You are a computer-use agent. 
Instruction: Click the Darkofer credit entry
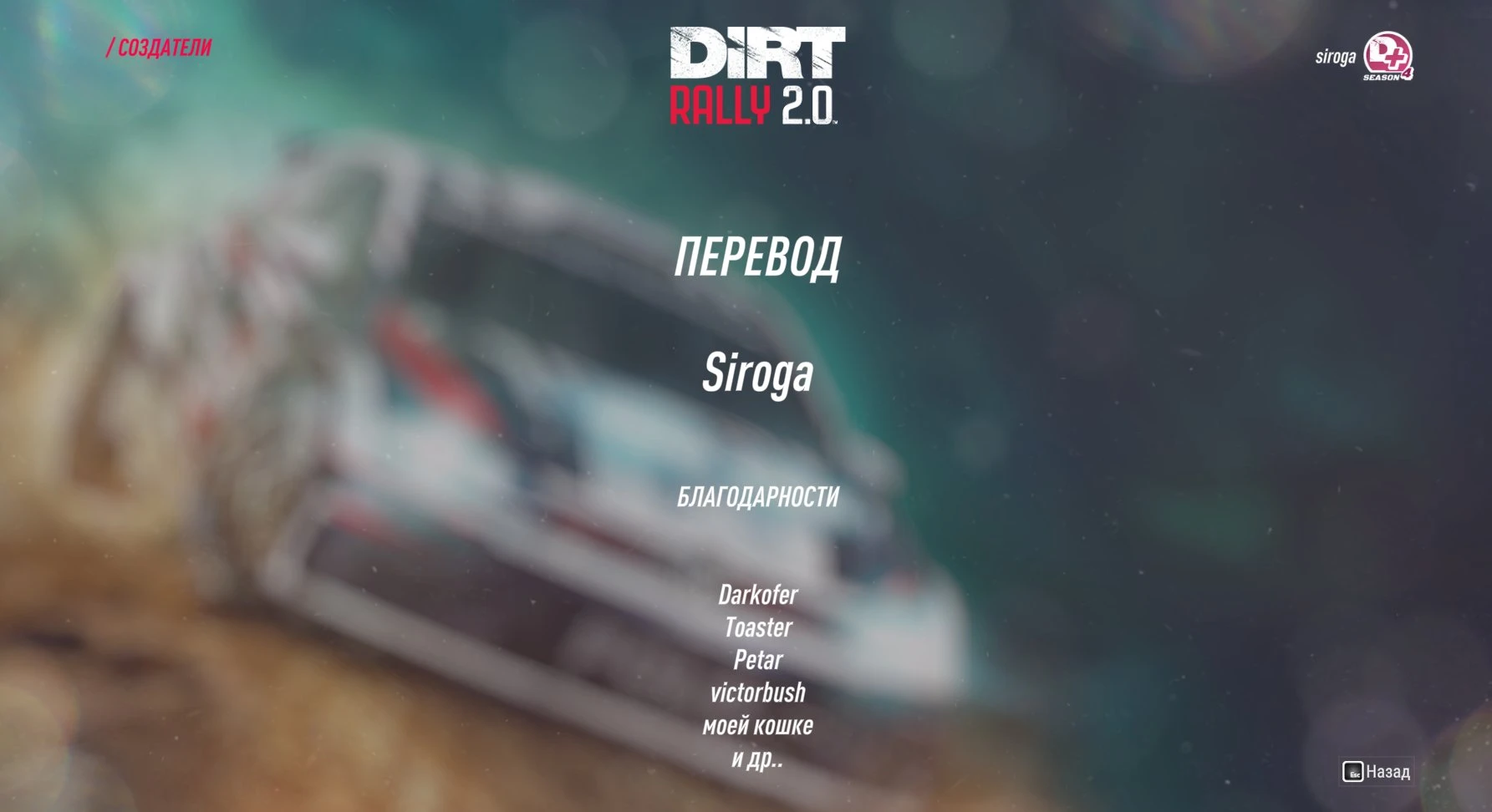click(x=757, y=596)
